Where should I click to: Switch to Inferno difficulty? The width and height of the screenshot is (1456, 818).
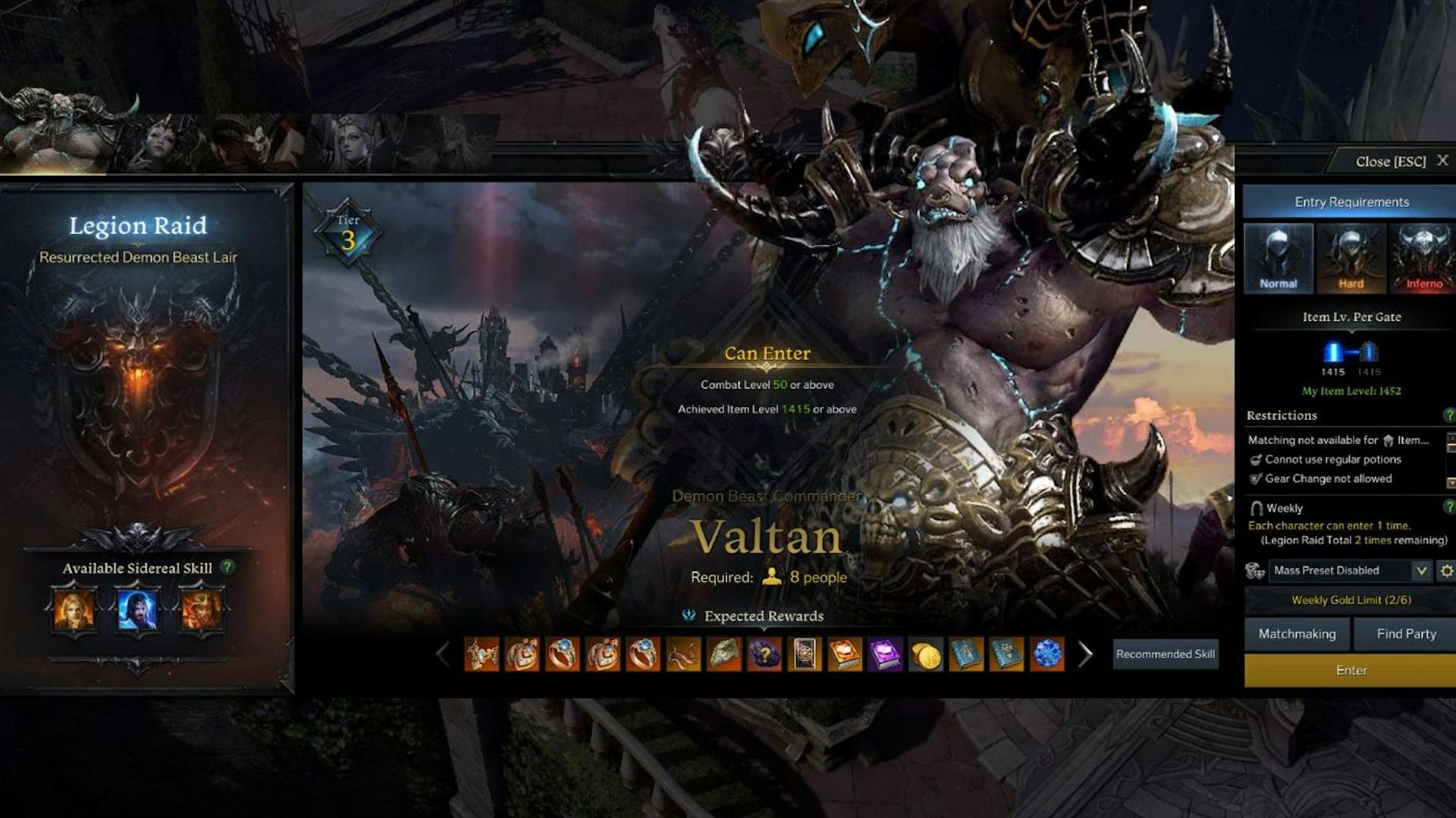(1423, 259)
